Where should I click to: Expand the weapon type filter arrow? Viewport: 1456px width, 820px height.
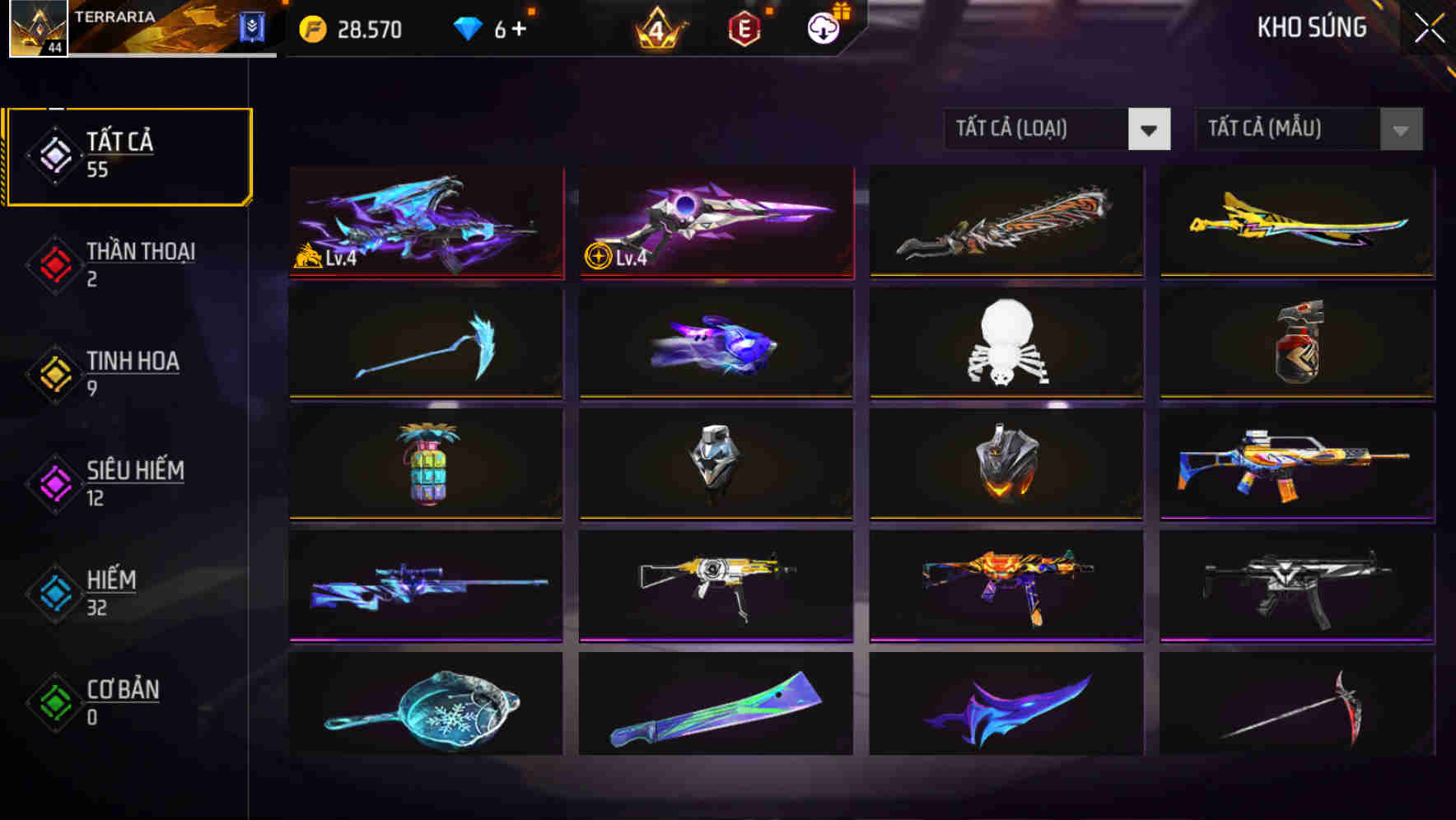[x=1150, y=129]
